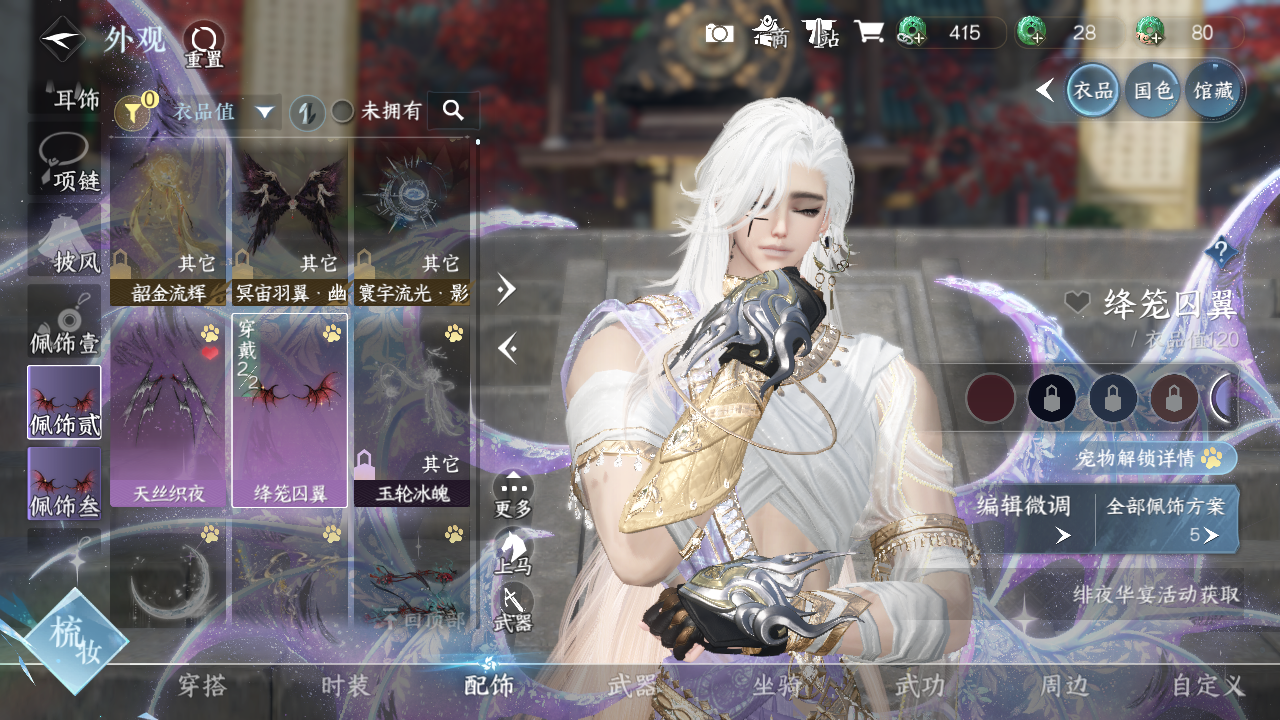Open the magnifier search button
The width and height of the screenshot is (1280, 720).
(x=453, y=111)
